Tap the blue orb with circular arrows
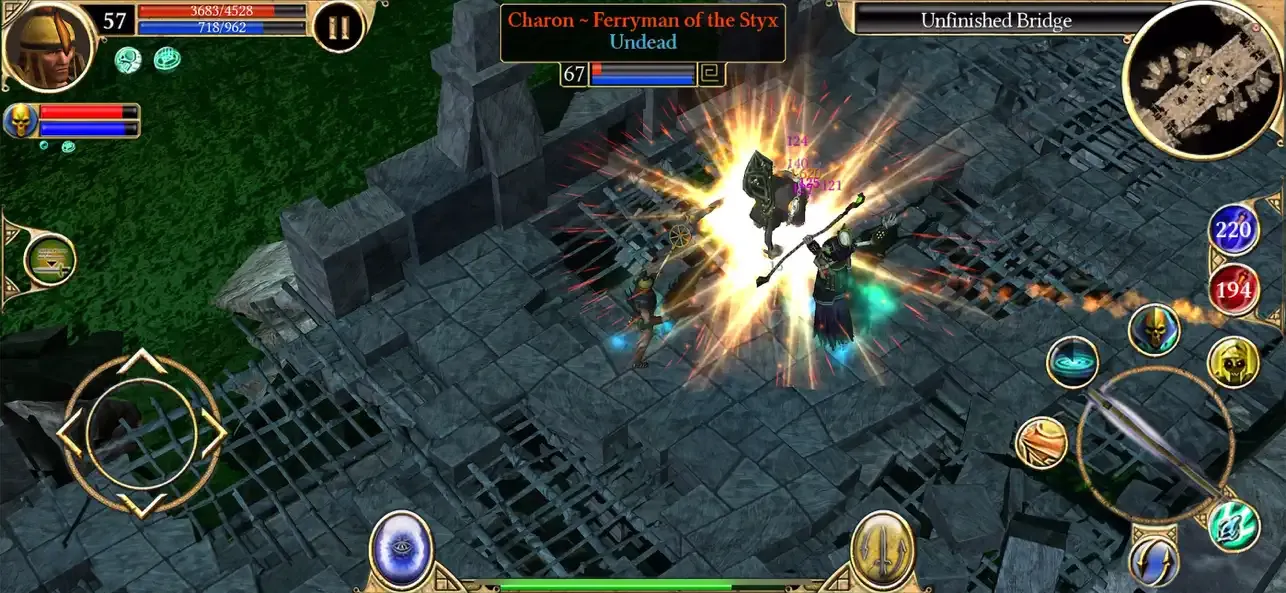Screen dimensions: 1286x593 pyautogui.click(x=1153, y=561)
